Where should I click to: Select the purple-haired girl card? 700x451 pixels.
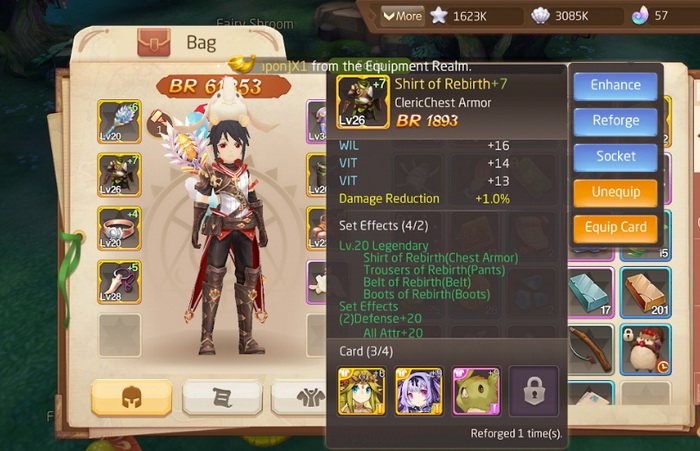coord(419,390)
